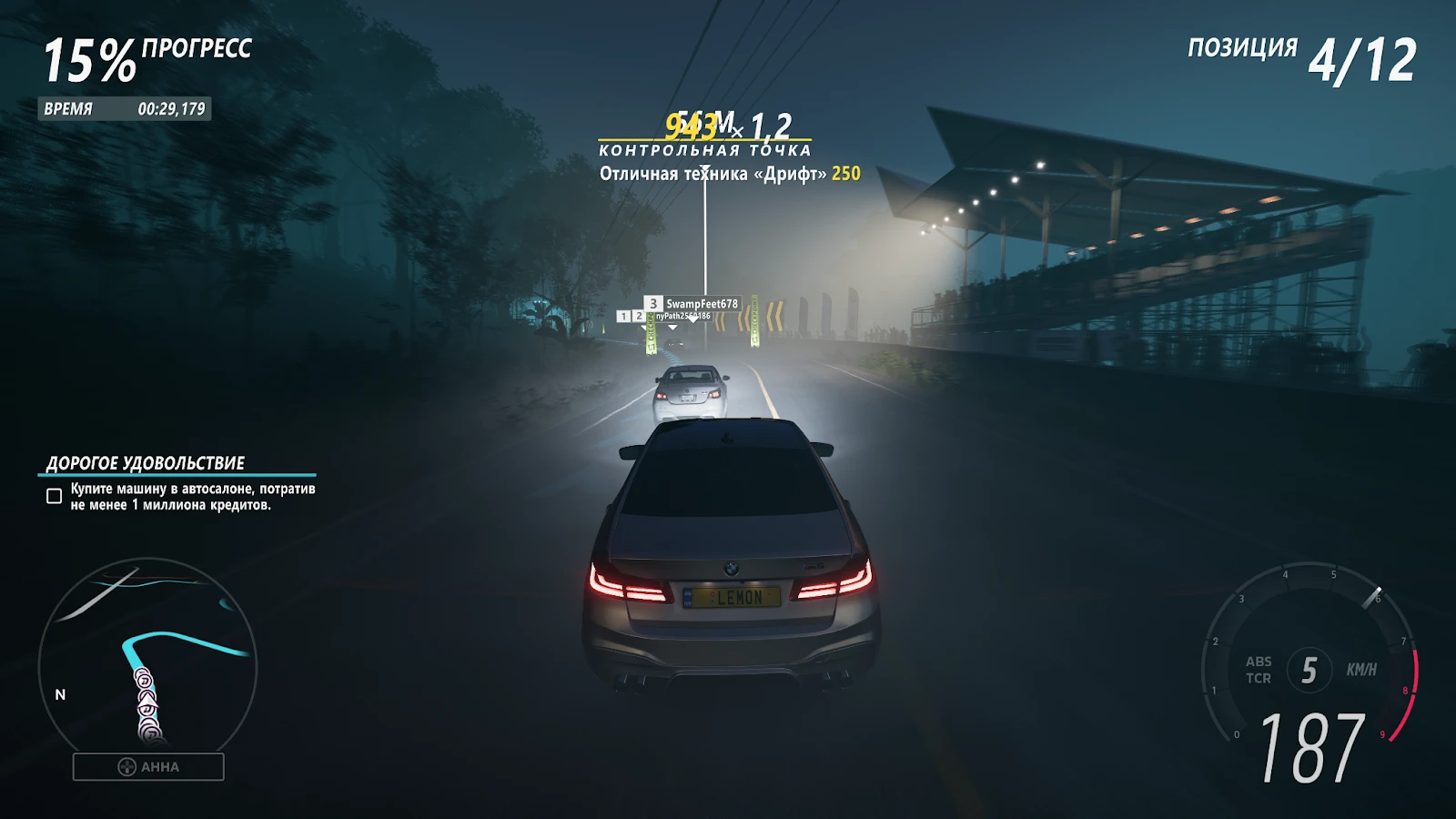Click the D-pad icon on the АННА button
The image size is (1456, 819).
point(126,767)
